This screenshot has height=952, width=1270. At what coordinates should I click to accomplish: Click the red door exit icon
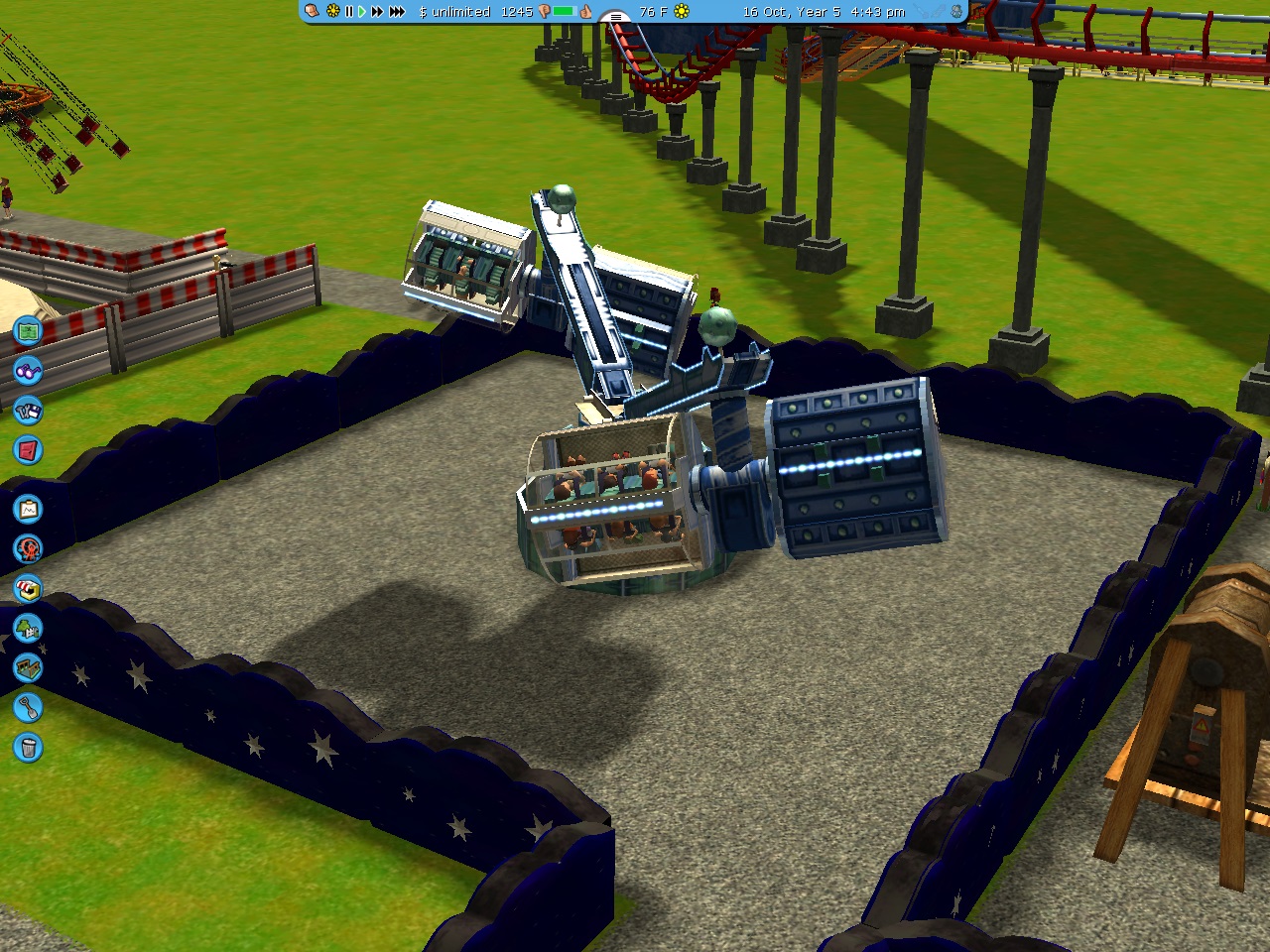click(x=28, y=450)
